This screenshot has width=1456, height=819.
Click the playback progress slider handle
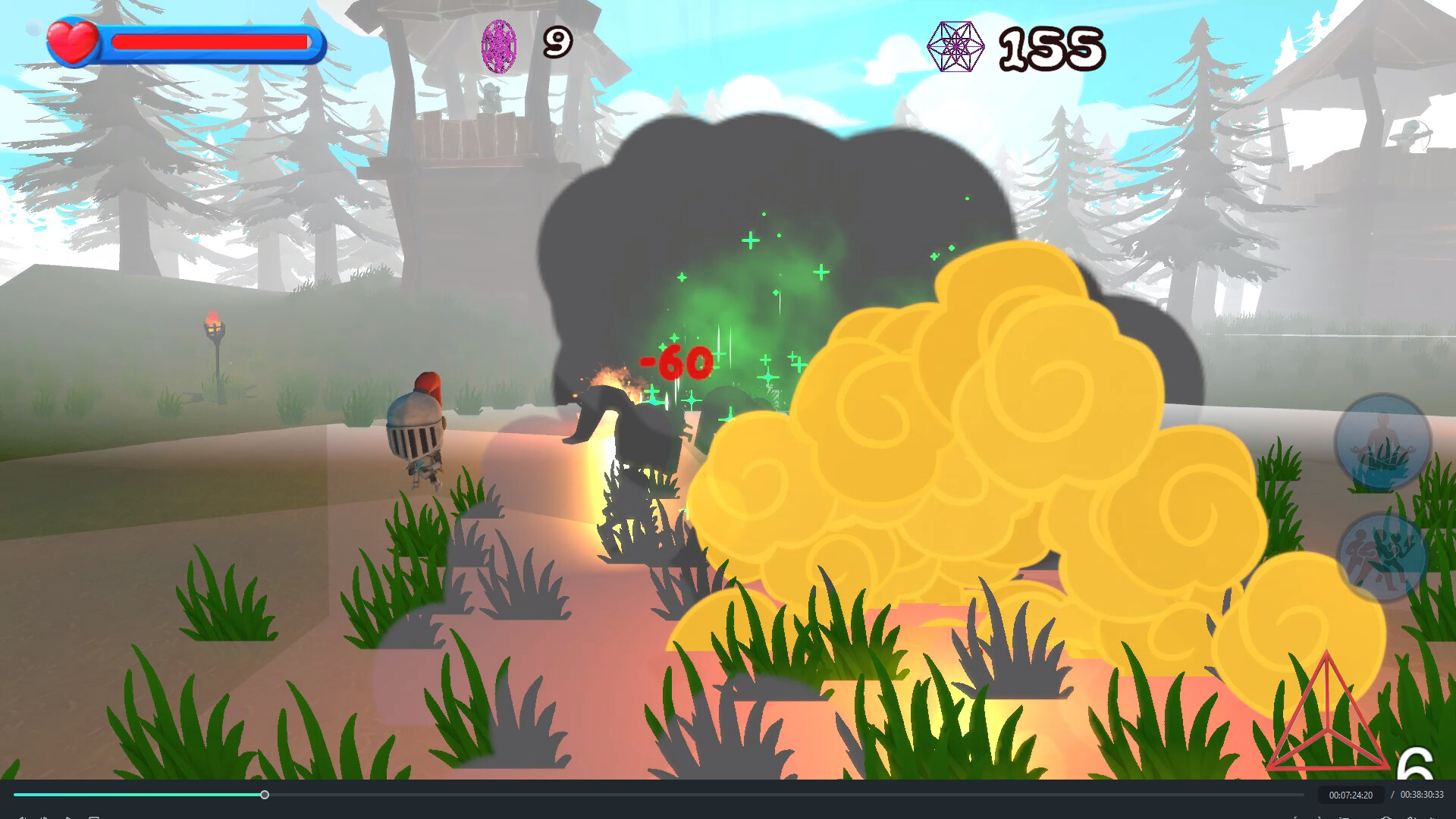coord(265,795)
